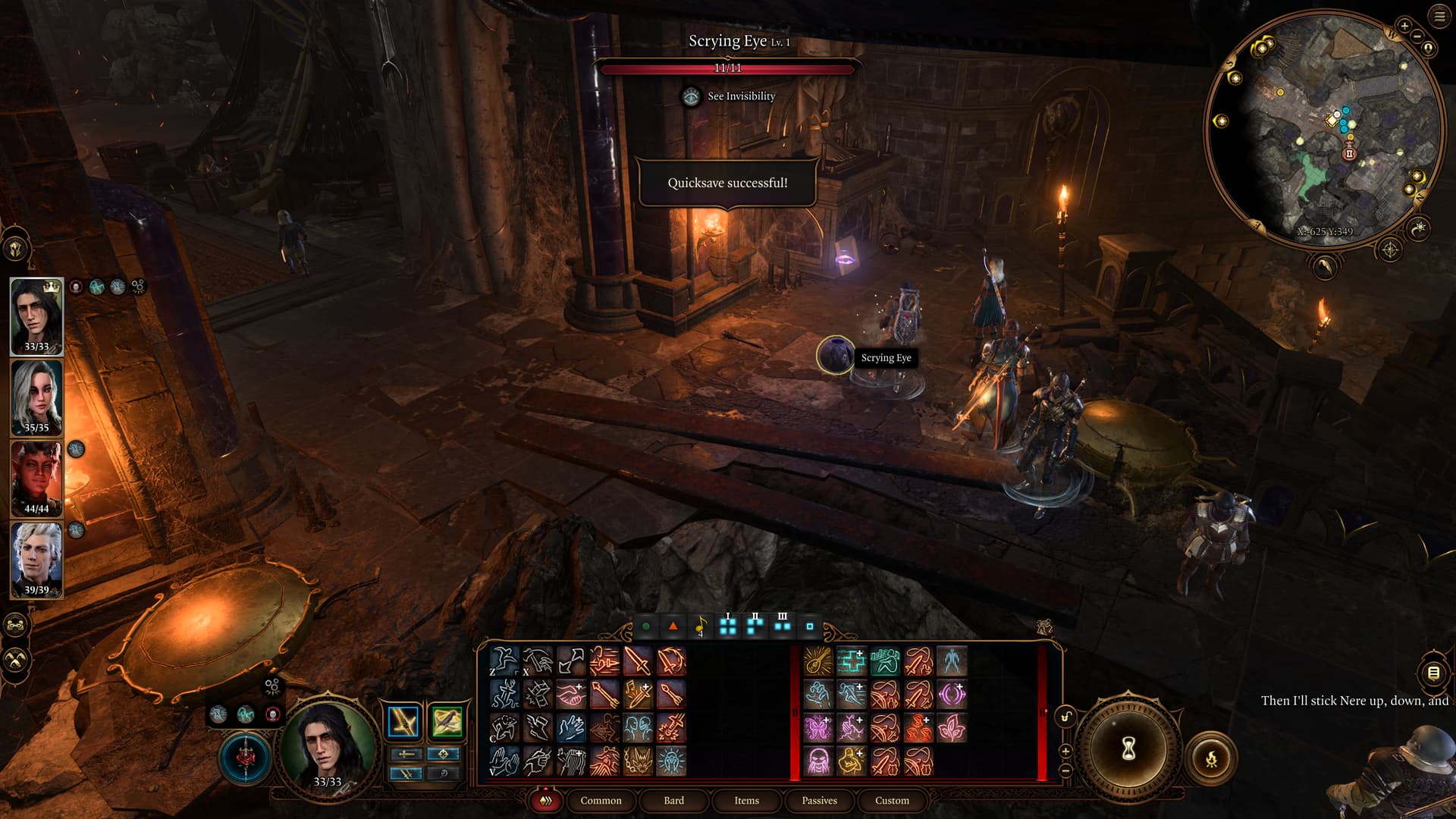The width and height of the screenshot is (1456, 819).
Task: Click the Scrying Eye portrait marker
Action: (835, 356)
